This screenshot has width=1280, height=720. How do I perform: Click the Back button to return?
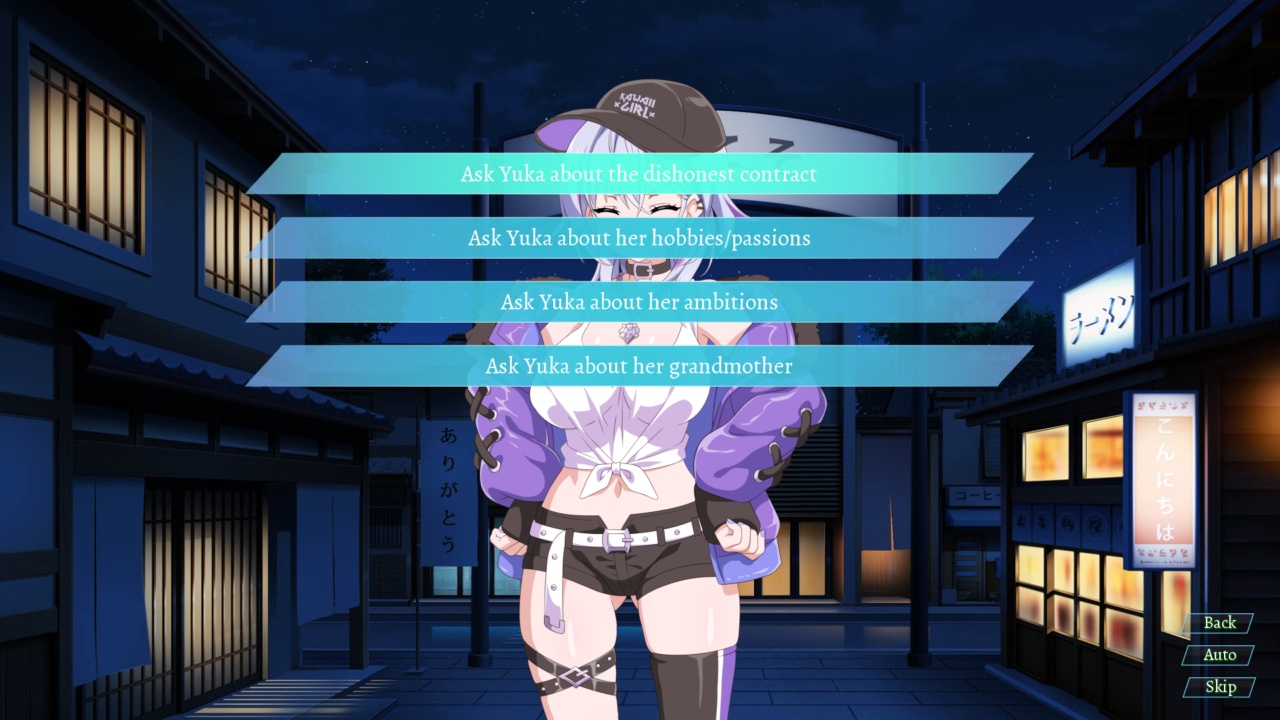[x=1219, y=622]
